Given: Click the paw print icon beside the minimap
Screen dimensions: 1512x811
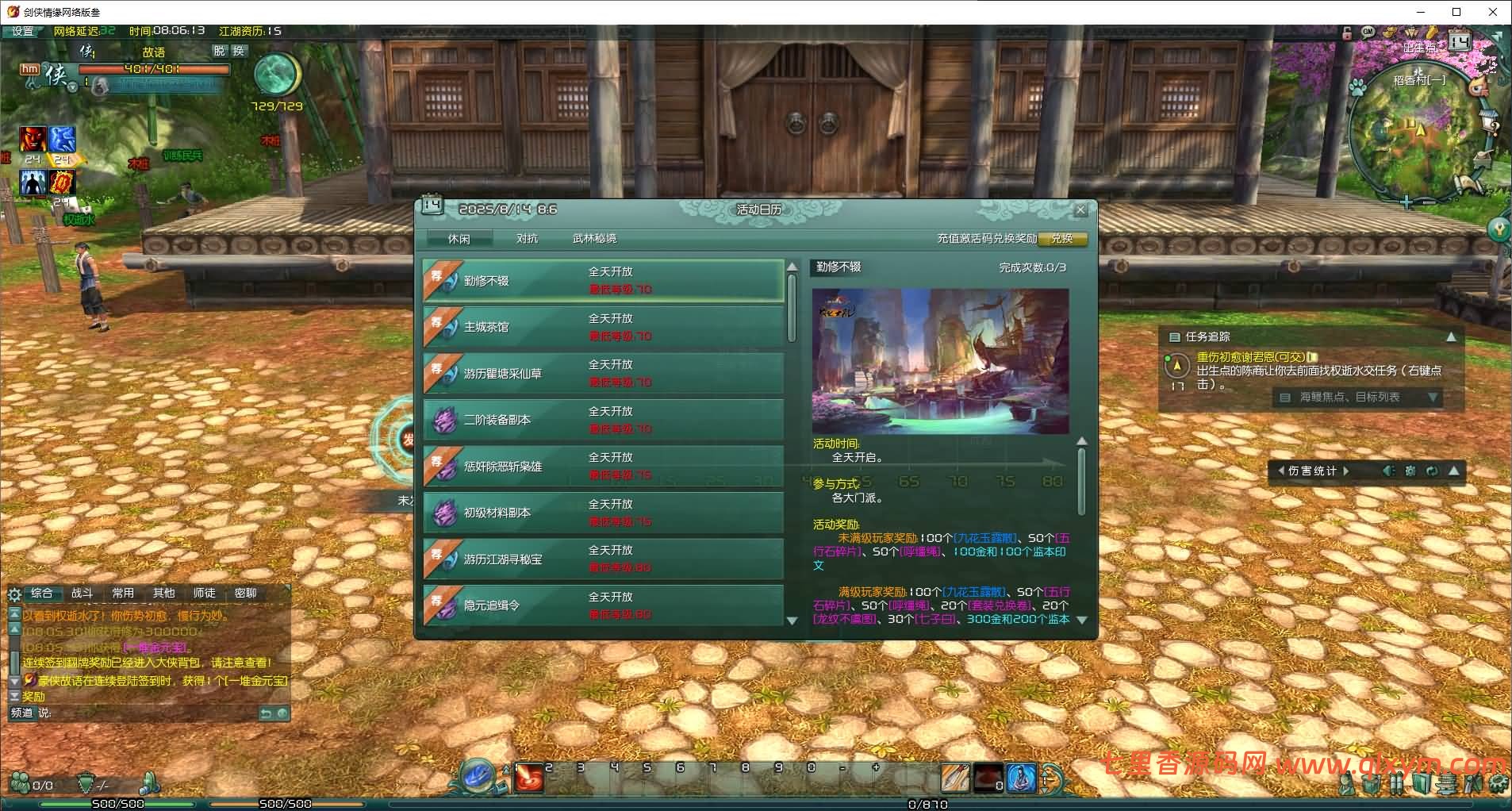Looking at the screenshot, I should point(1357,86).
